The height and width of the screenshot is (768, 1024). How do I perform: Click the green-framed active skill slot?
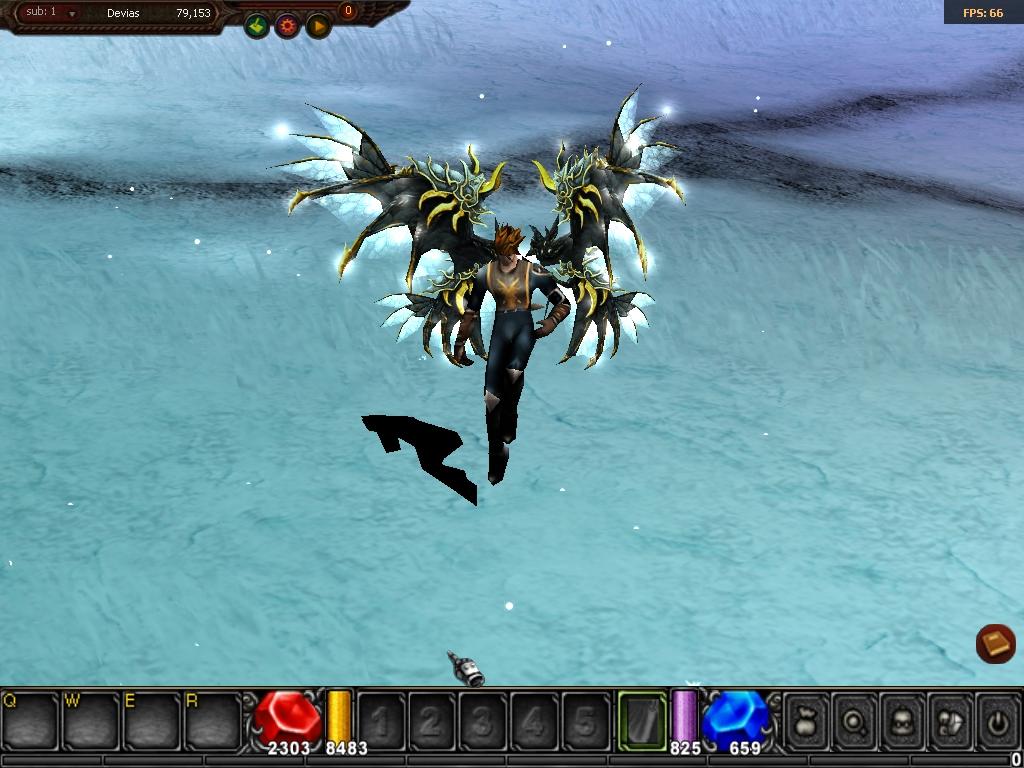click(x=642, y=720)
